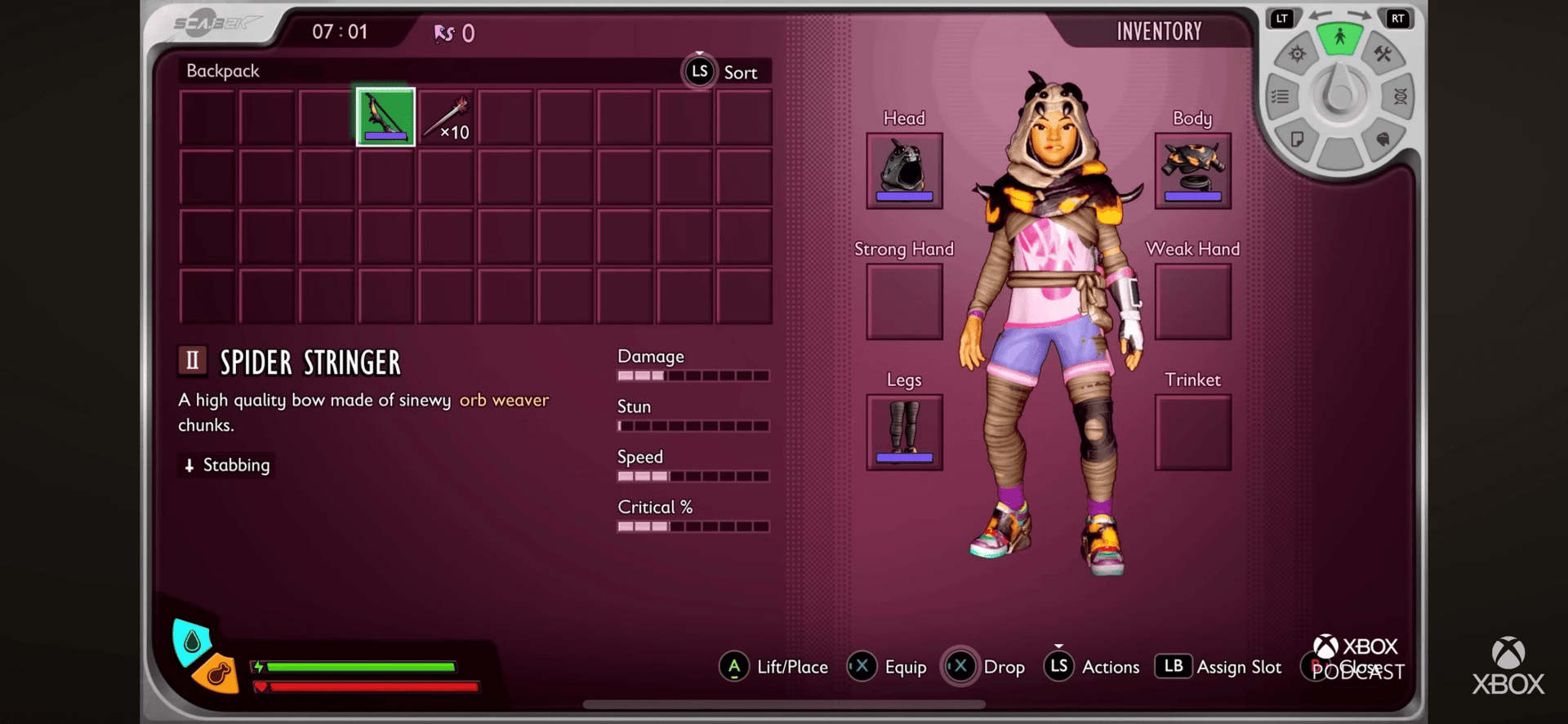Screen dimensions: 1568x724
Task: Select the stack of ten arrows
Action: (446, 118)
